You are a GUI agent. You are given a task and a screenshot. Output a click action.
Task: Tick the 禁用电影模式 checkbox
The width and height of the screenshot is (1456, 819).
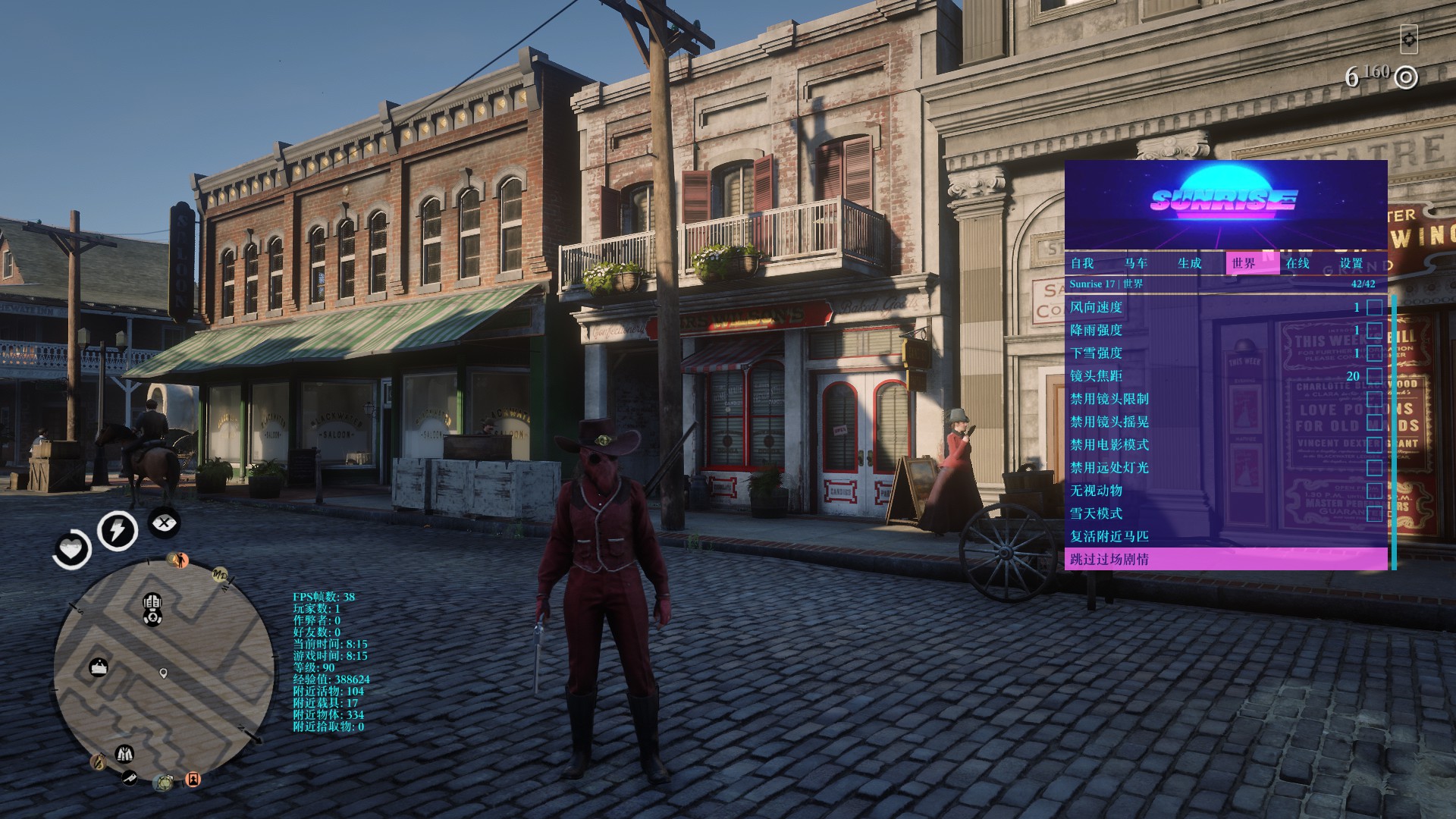1374,445
